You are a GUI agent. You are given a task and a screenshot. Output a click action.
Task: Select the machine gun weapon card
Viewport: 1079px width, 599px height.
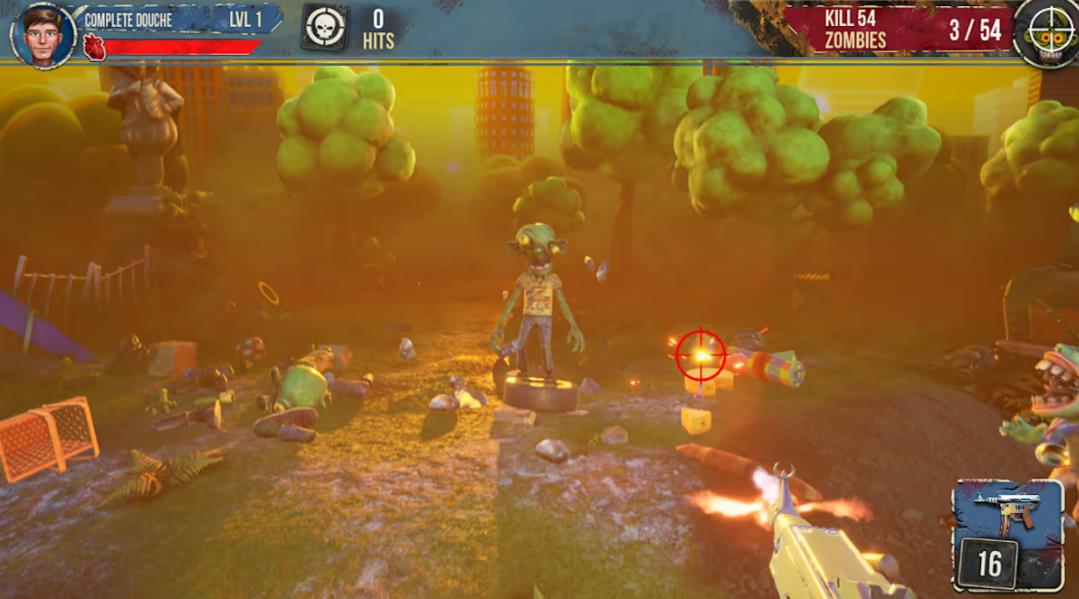(1007, 535)
